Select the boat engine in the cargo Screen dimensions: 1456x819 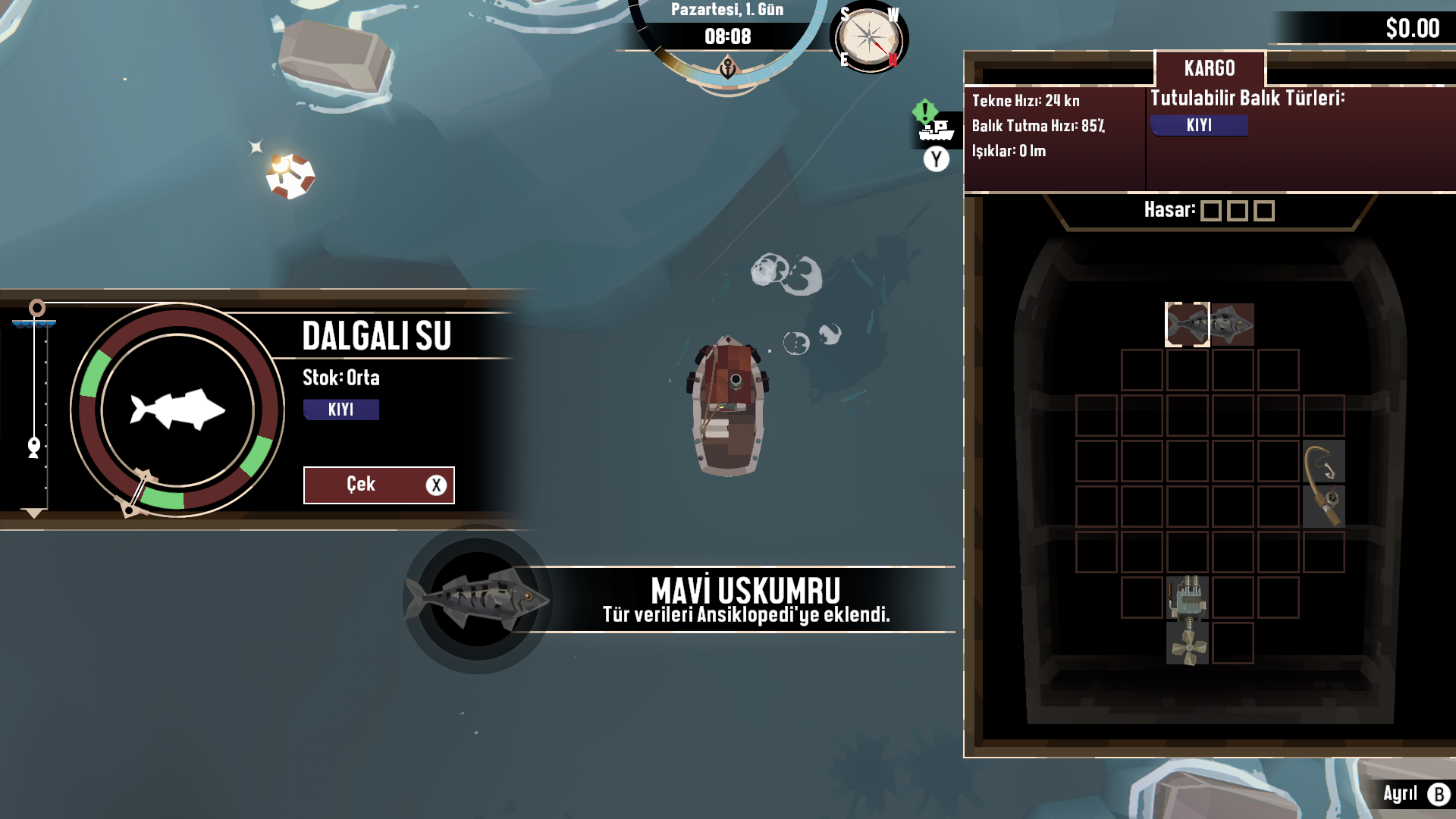click(x=1188, y=598)
